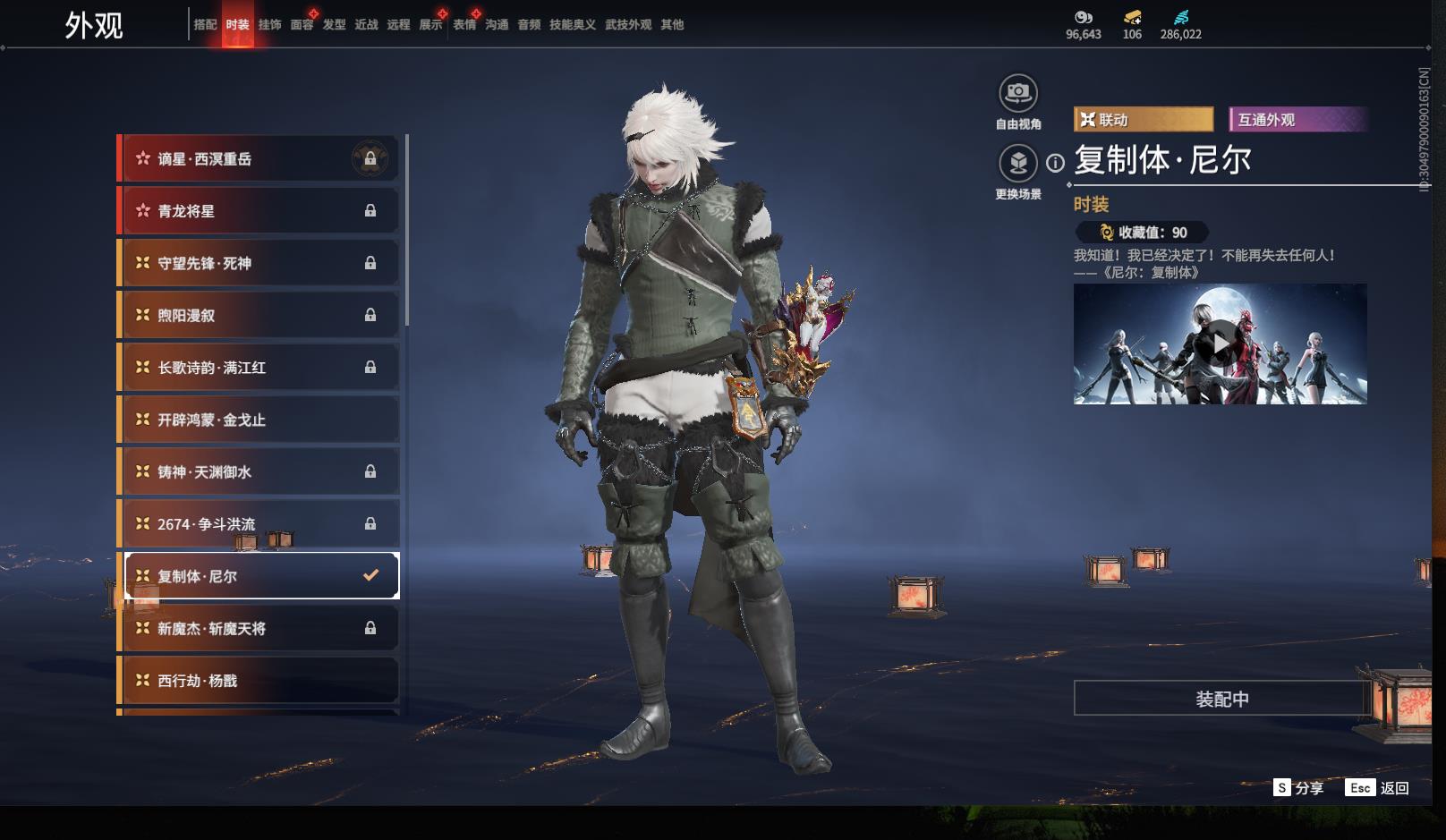Select the 铸神·天渊御水 outfit
1446x840 pixels.
point(259,471)
